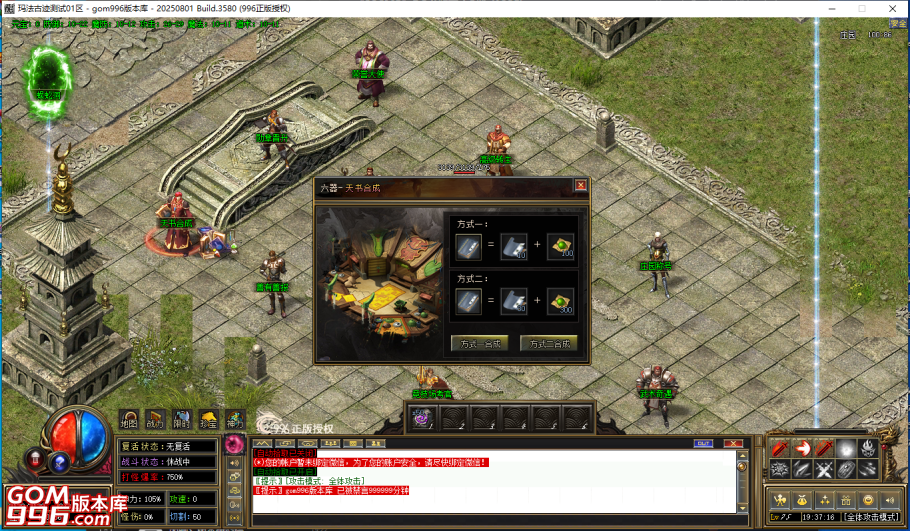910x531 pixels.
Task: Close the game window from title bar
Action: pos(894,8)
